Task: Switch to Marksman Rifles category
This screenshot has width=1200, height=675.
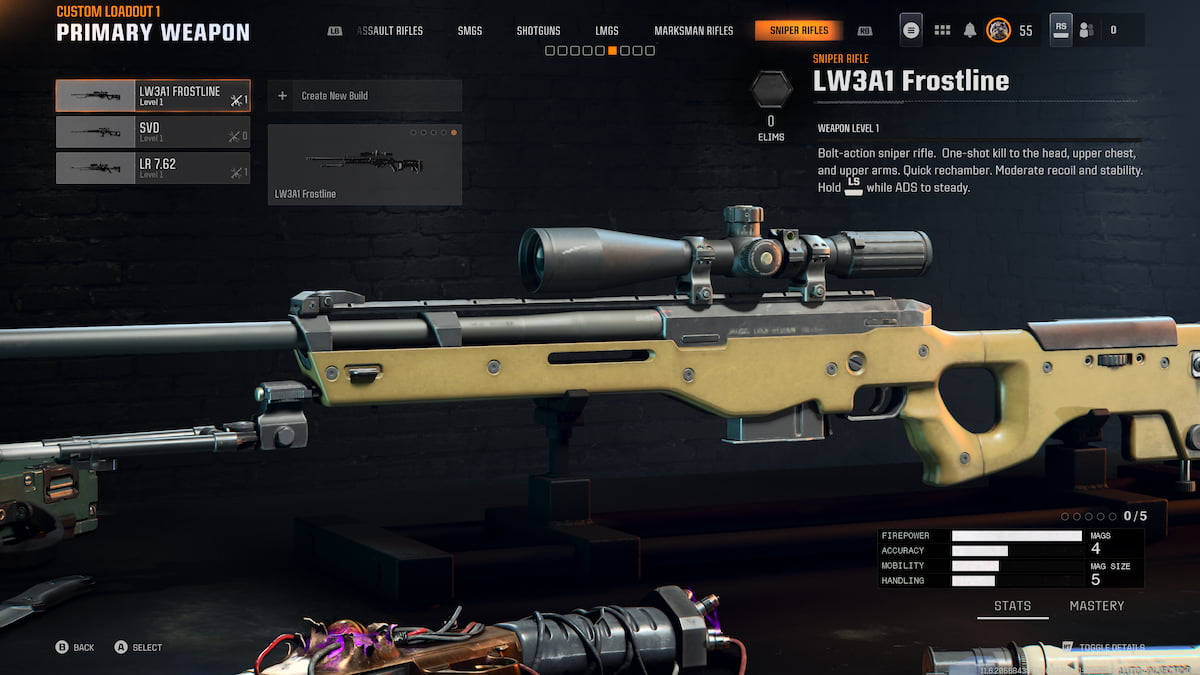Action: point(693,31)
